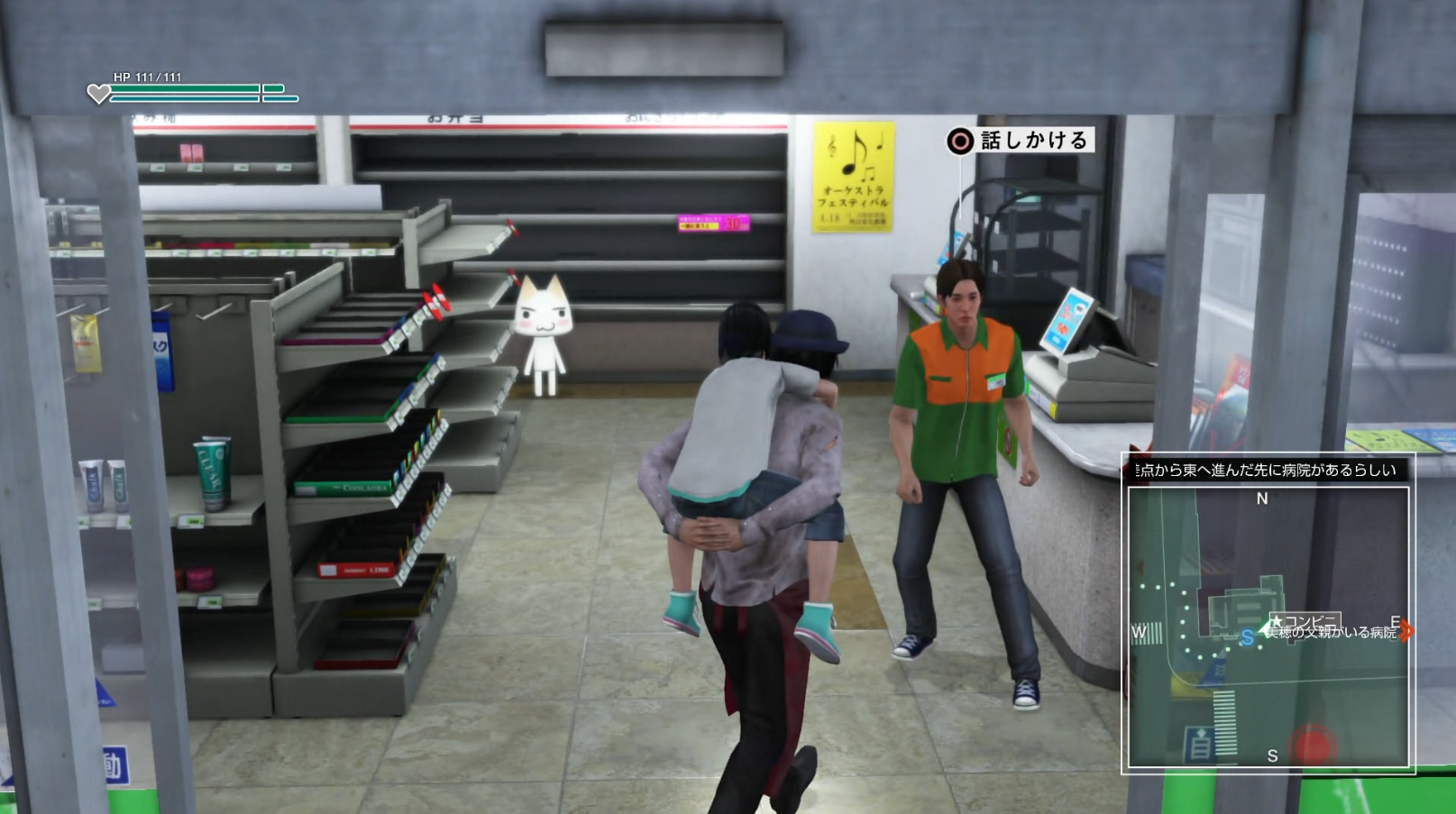Click the N compass letter on the minimap
Screen dimensions: 1456x814
[1260, 498]
